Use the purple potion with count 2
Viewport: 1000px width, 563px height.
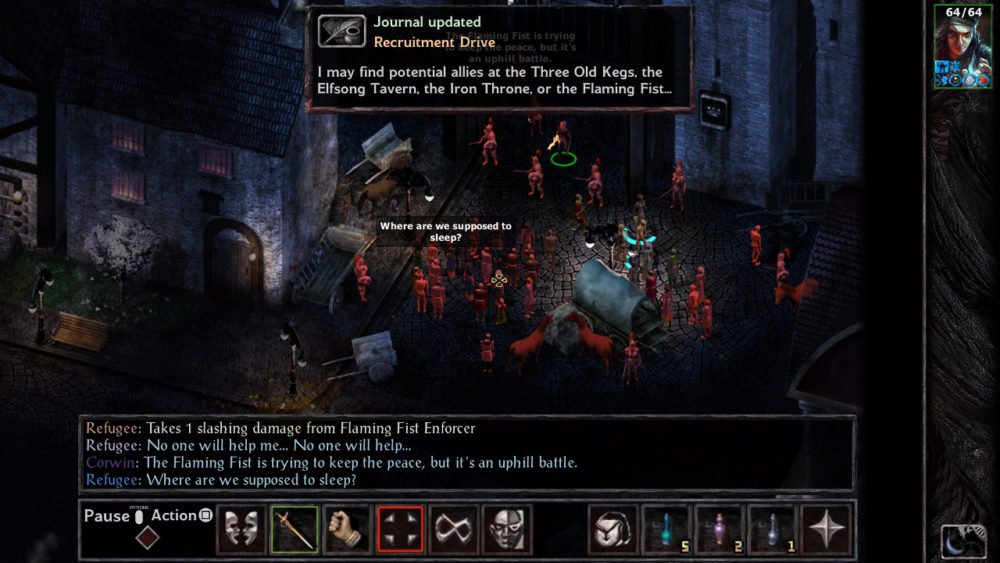719,529
